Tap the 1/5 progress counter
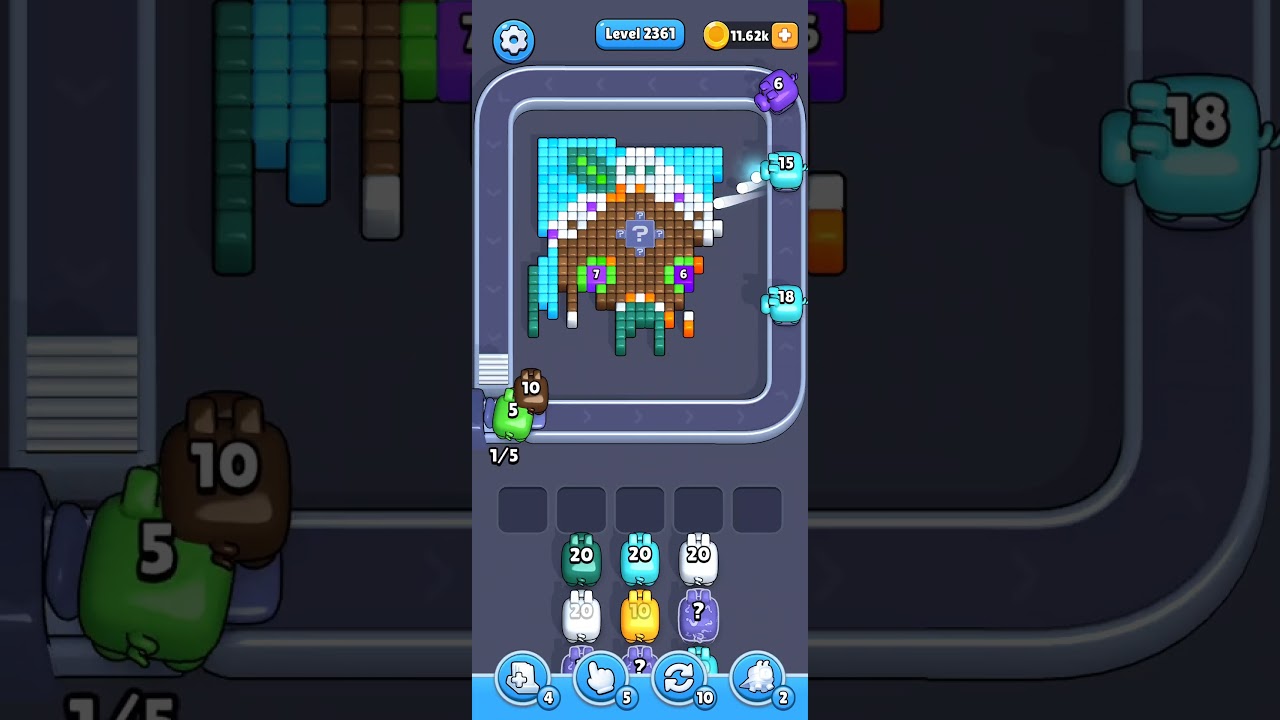Image resolution: width=1280 pixels, height=720 pixels. tap(502, 455)
